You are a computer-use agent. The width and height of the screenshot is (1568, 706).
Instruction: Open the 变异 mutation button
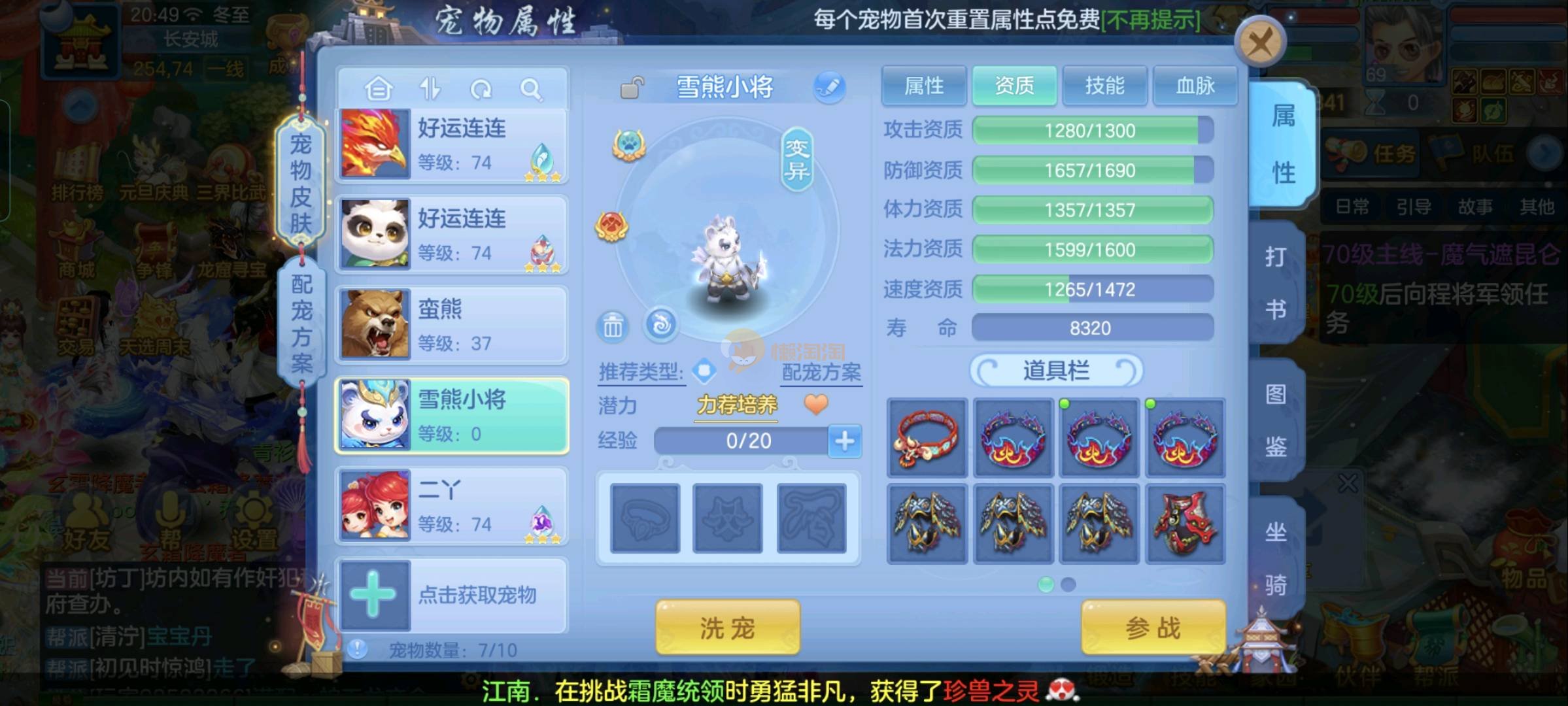(x=797, y=160)
